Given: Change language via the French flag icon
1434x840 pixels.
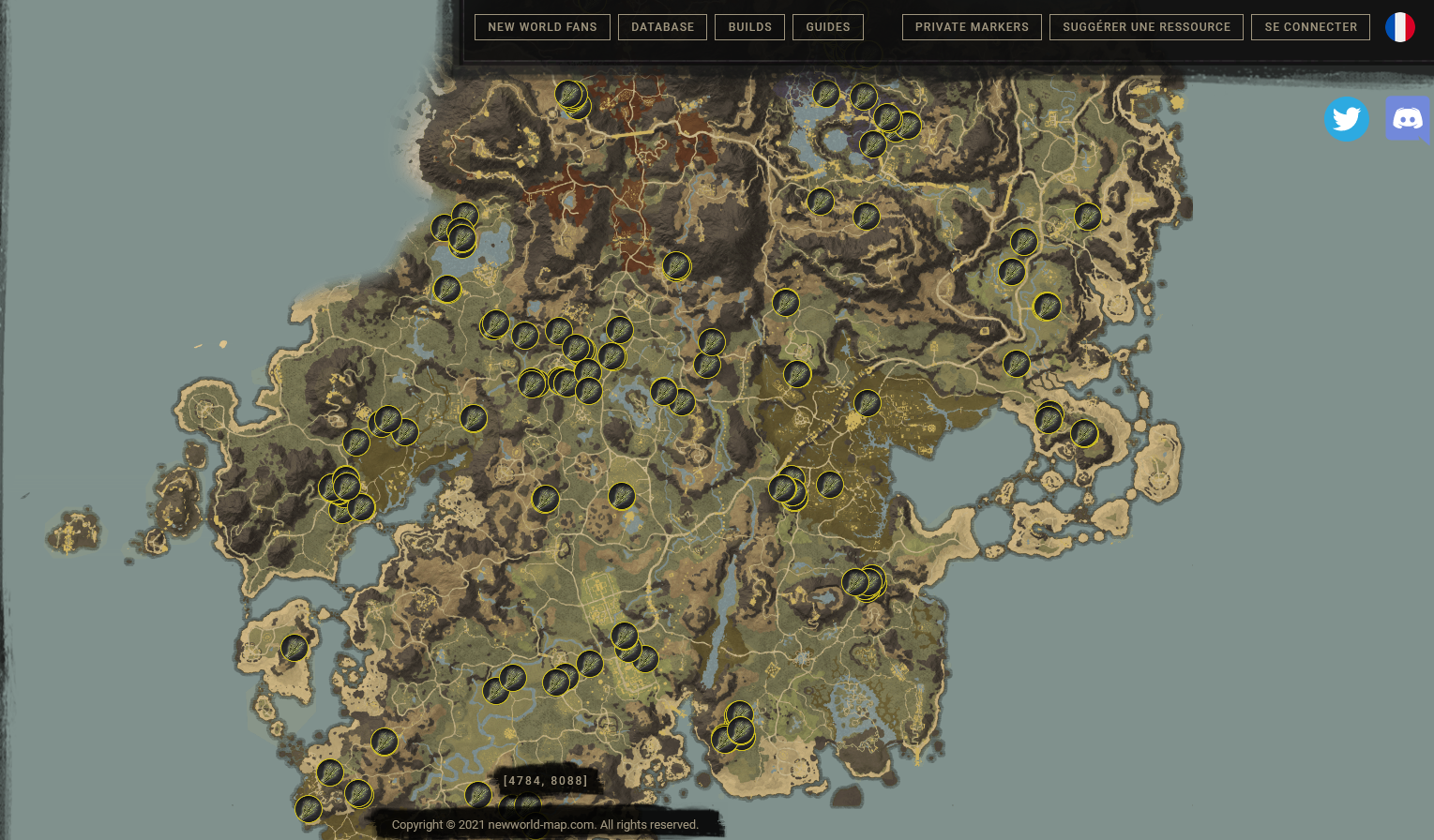Looking at the screenshot, I should 1400,27.
